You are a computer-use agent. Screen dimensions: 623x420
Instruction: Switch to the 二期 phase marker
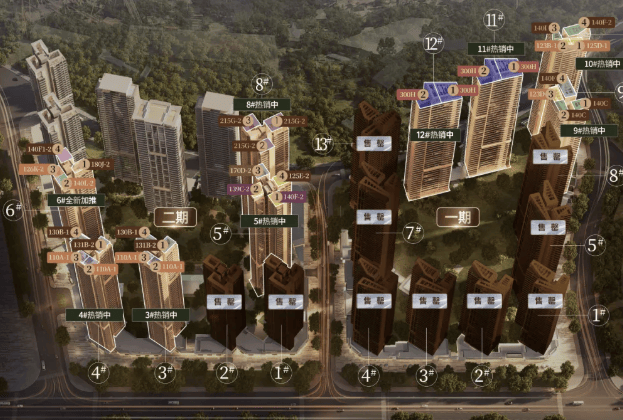coord(174,217)
